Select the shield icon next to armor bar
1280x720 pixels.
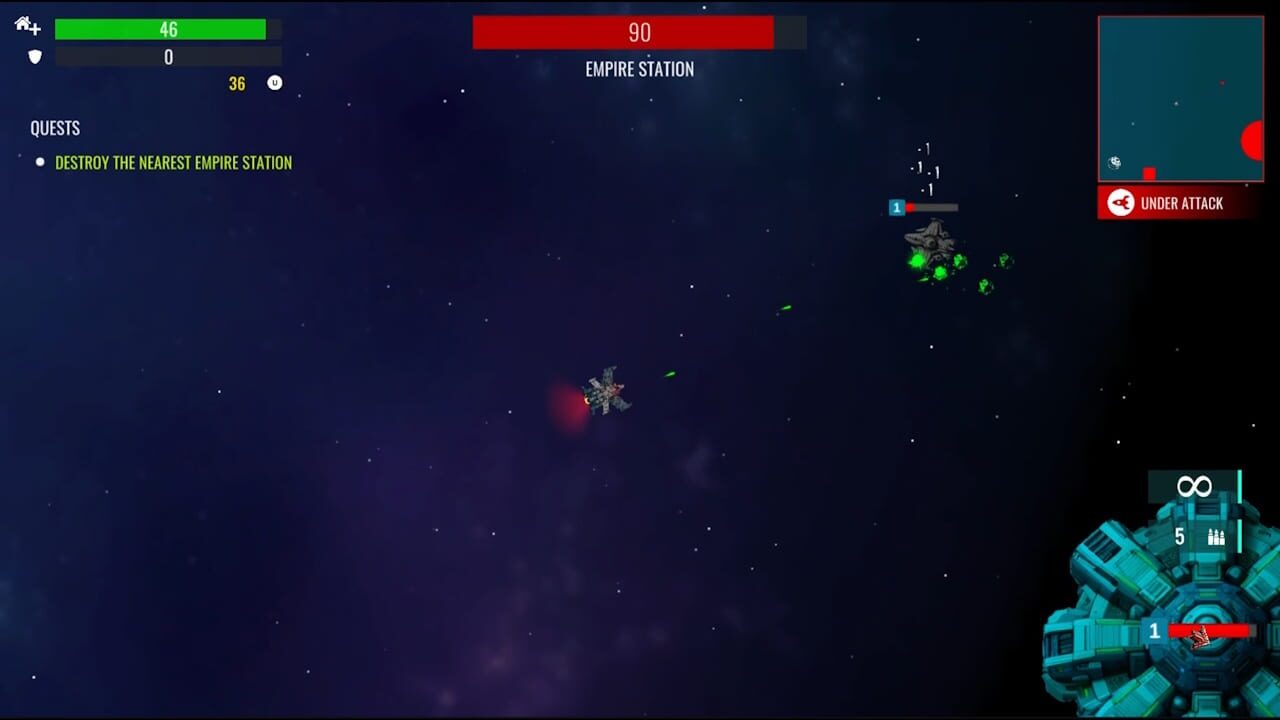click(35, 57)
